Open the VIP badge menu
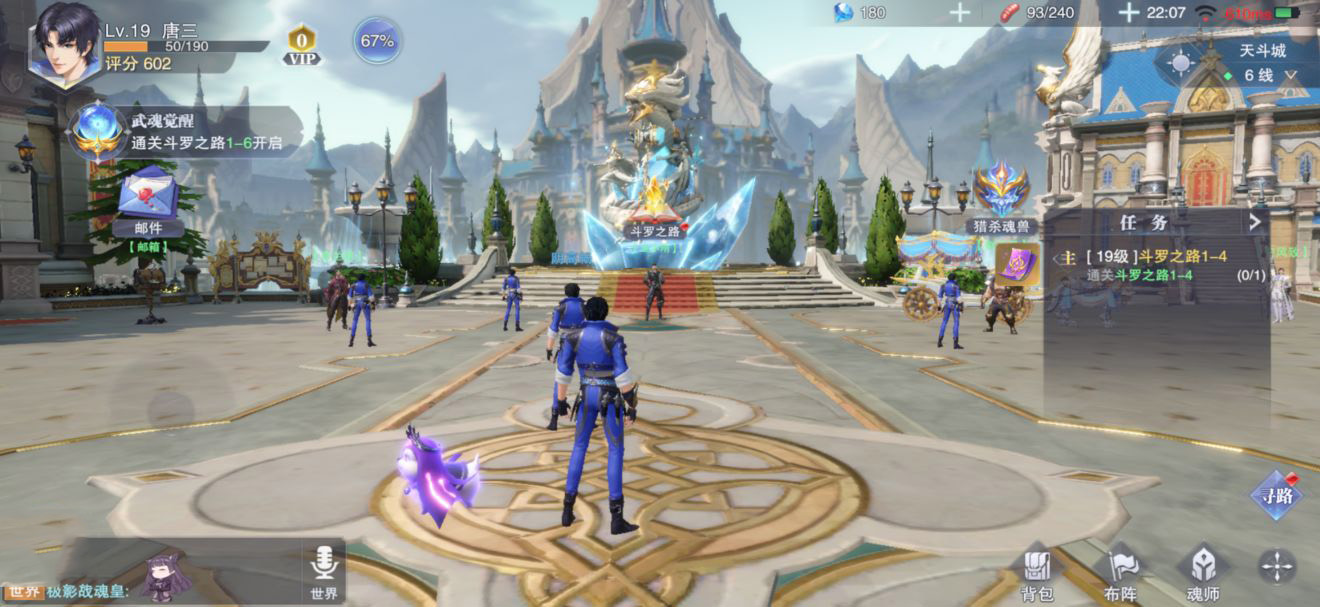 [301, 44]
